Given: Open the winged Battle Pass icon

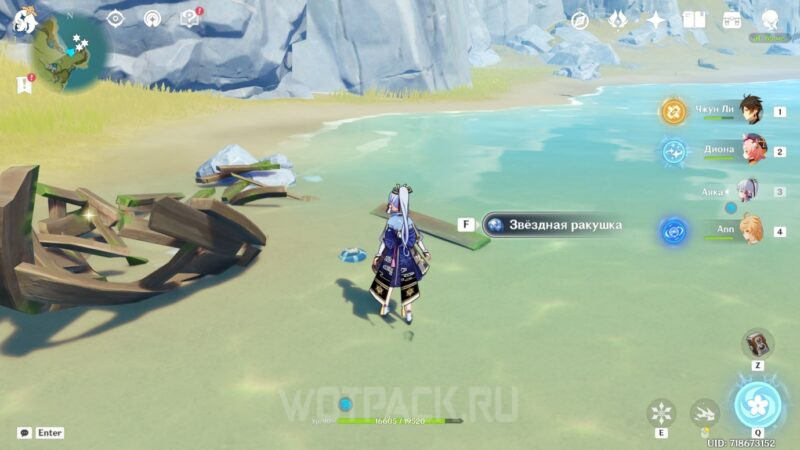Looking at the screenshot, I should click(618, 20).
